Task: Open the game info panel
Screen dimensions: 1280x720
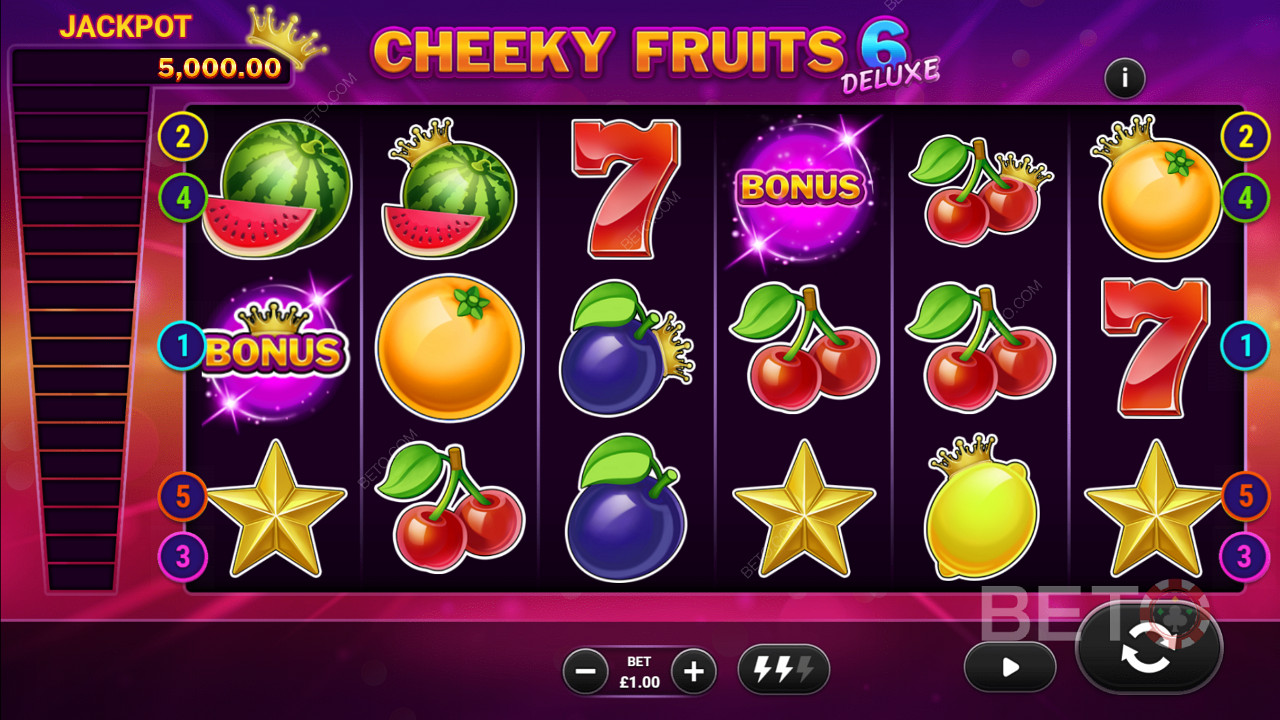Action: (x=1124, y=78)
